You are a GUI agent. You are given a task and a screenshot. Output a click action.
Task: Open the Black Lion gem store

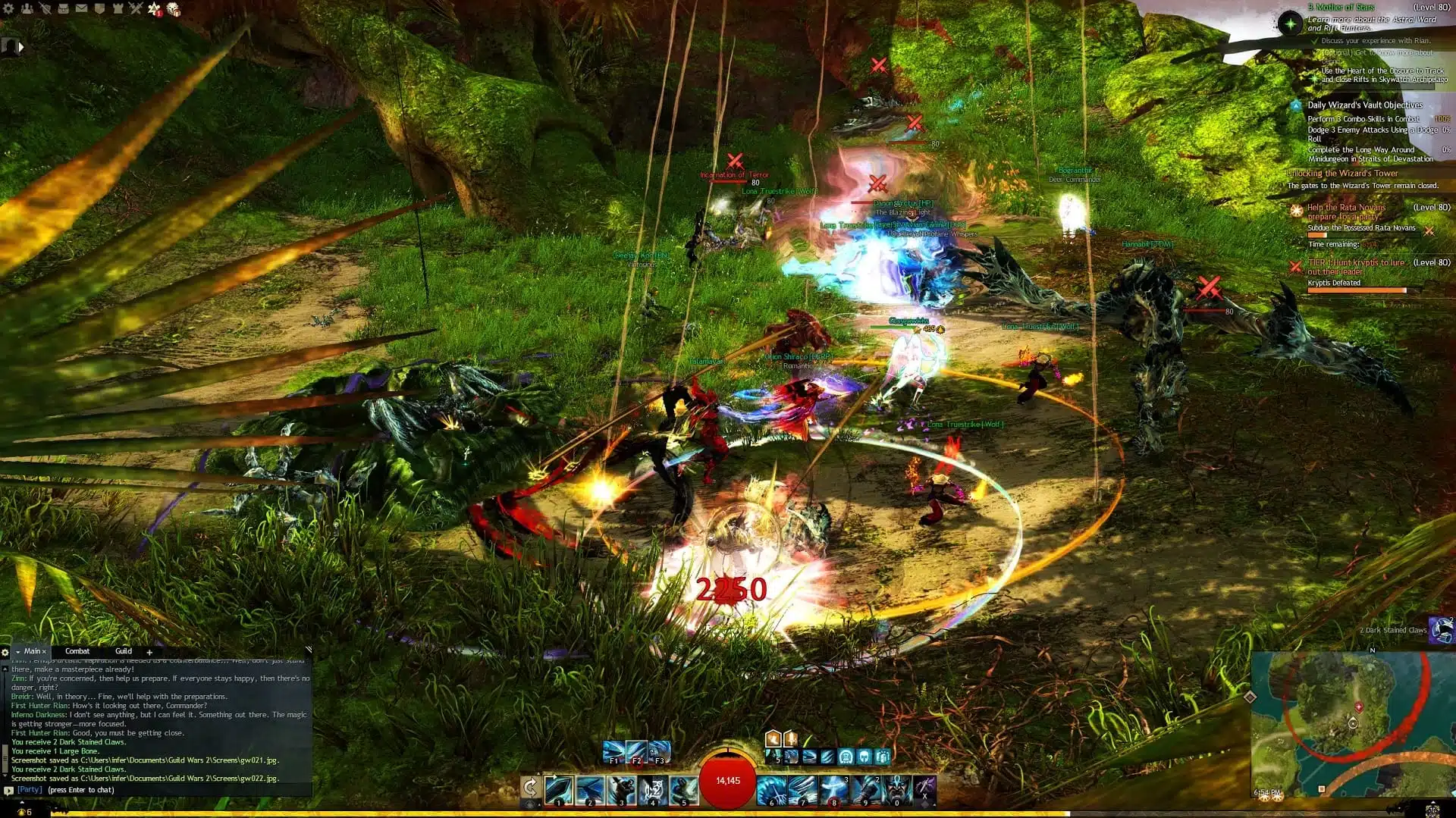173,10
